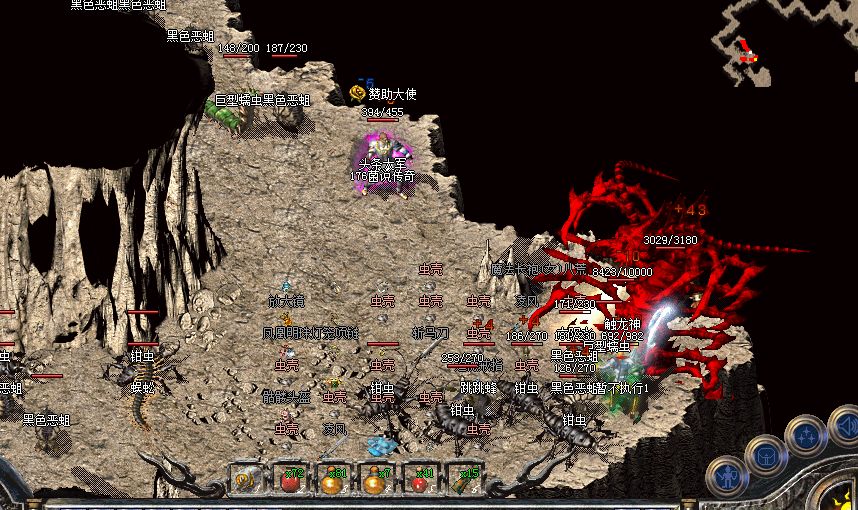Use the small red potion stack of 41

tap(420, 480)
